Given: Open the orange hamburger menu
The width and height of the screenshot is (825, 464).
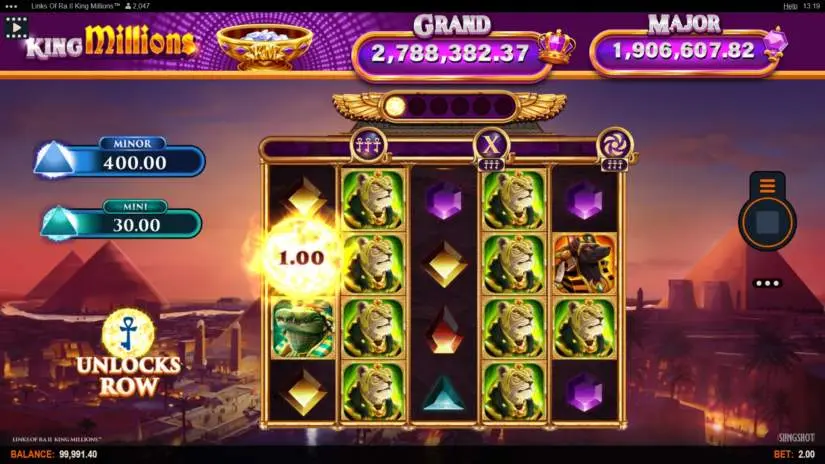Looking at the screenshot, I should 767,185.
